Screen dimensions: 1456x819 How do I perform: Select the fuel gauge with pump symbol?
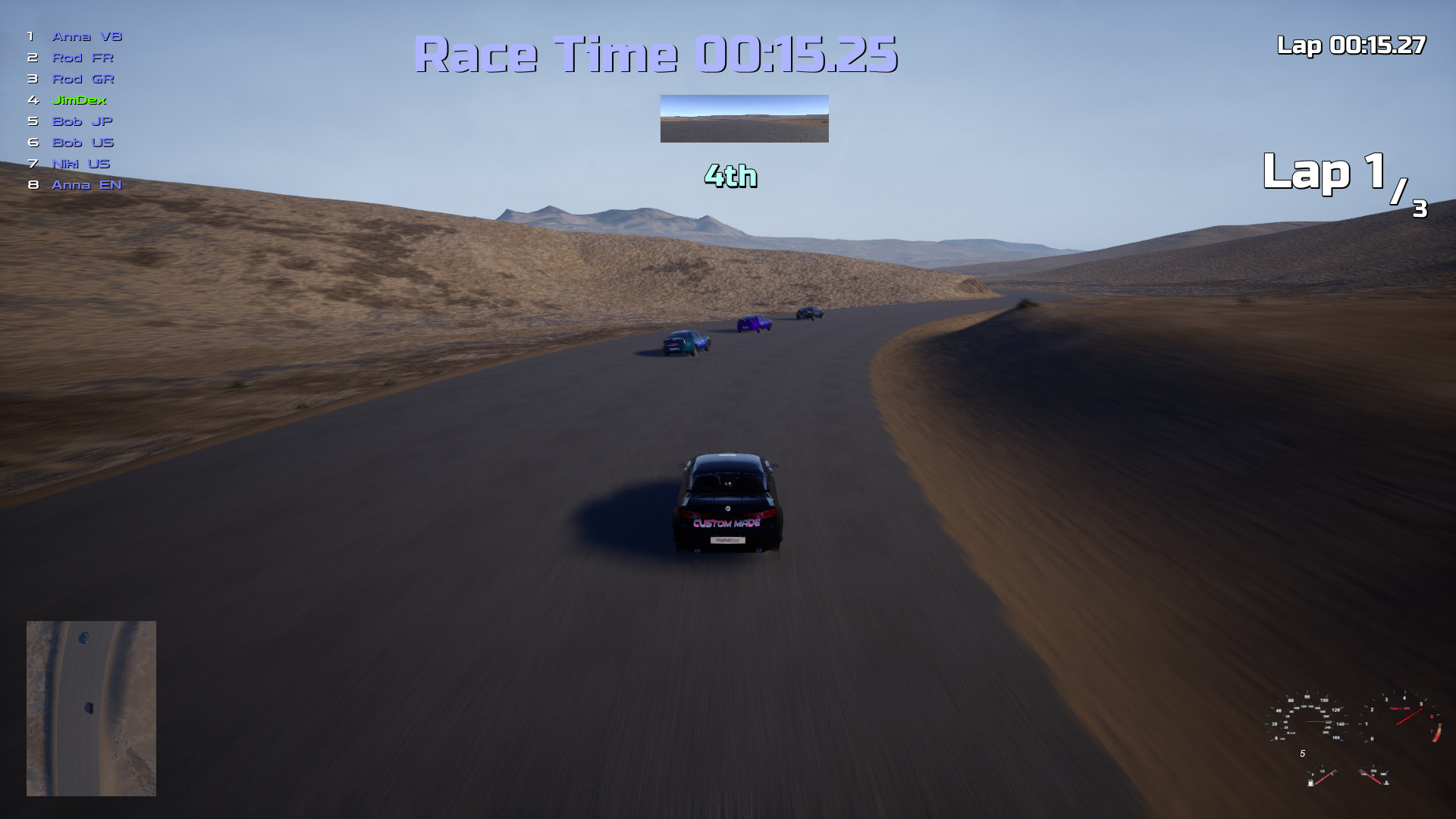coord(1322,776)
